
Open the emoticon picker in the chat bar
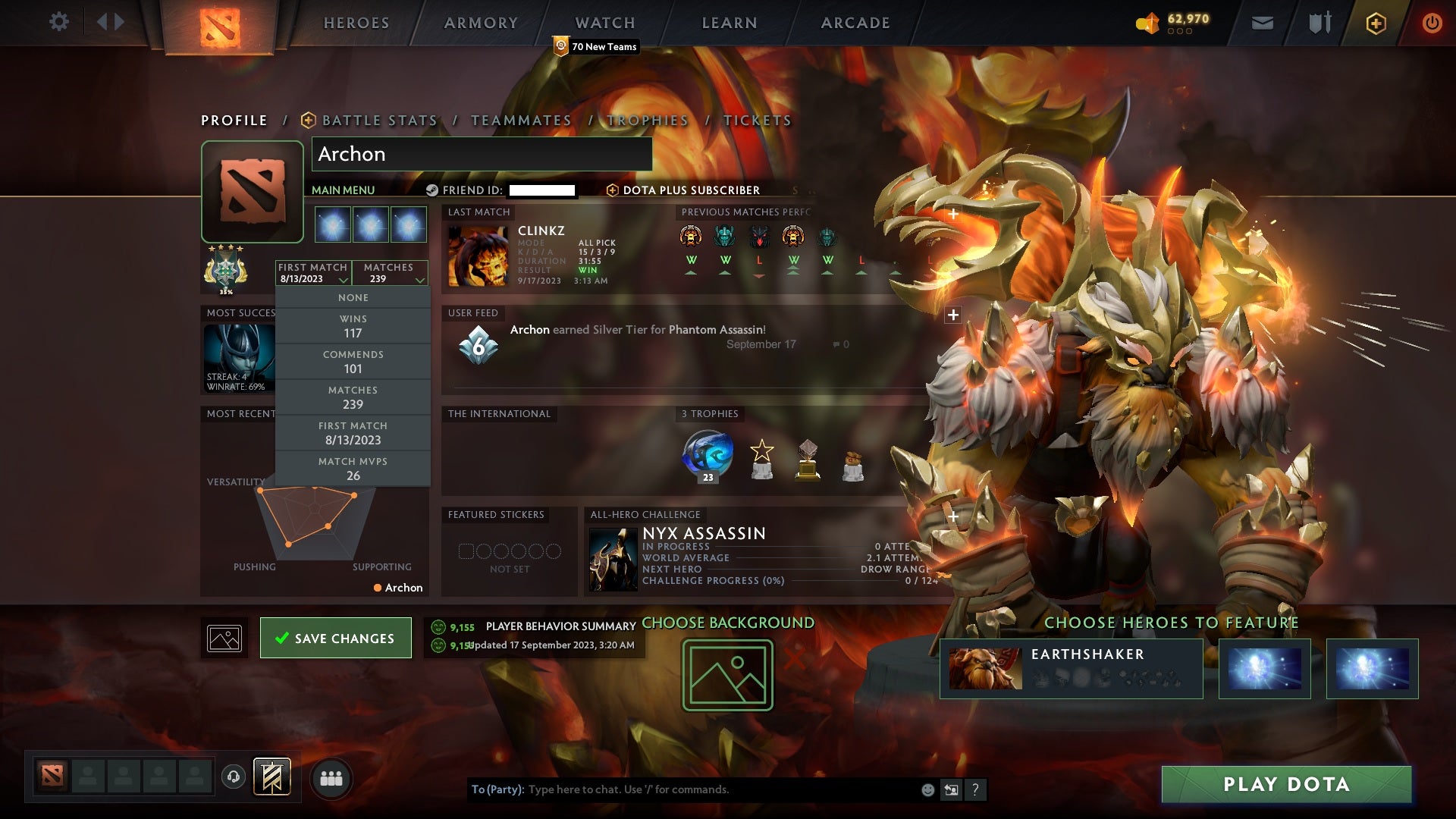pos(927,789)
